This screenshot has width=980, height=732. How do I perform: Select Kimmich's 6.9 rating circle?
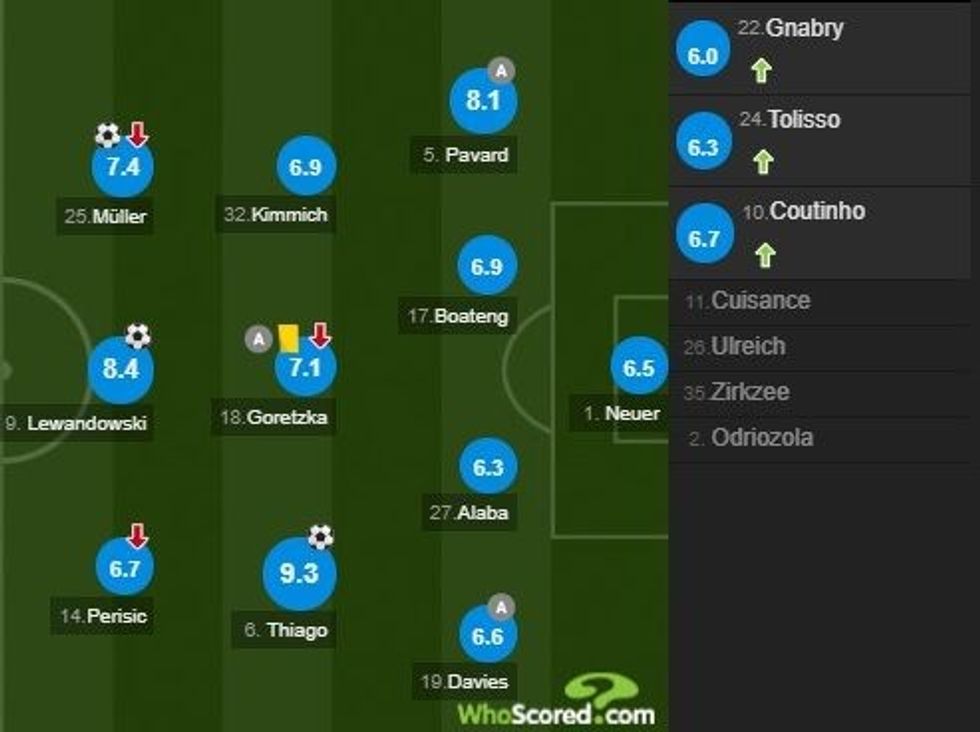(304, 167)
